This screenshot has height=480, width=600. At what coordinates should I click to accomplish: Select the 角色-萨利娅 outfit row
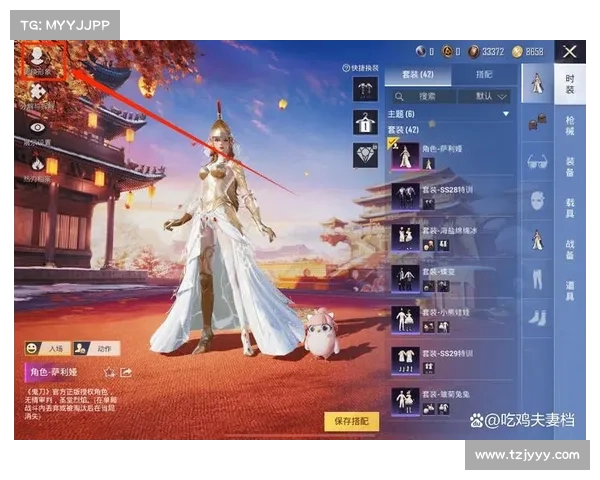pyautogui.click(x=453, y=155)
